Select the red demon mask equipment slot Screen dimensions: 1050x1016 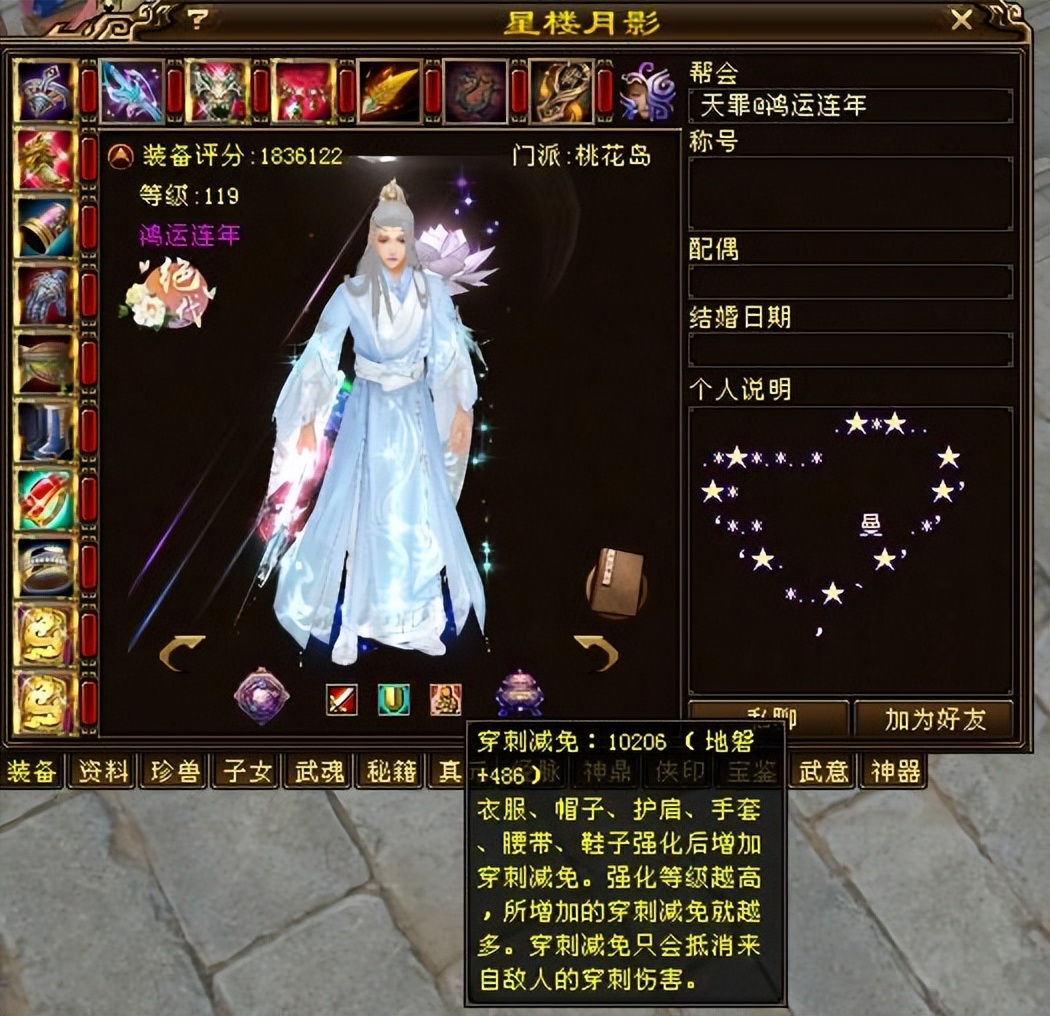tap(217, 91)
